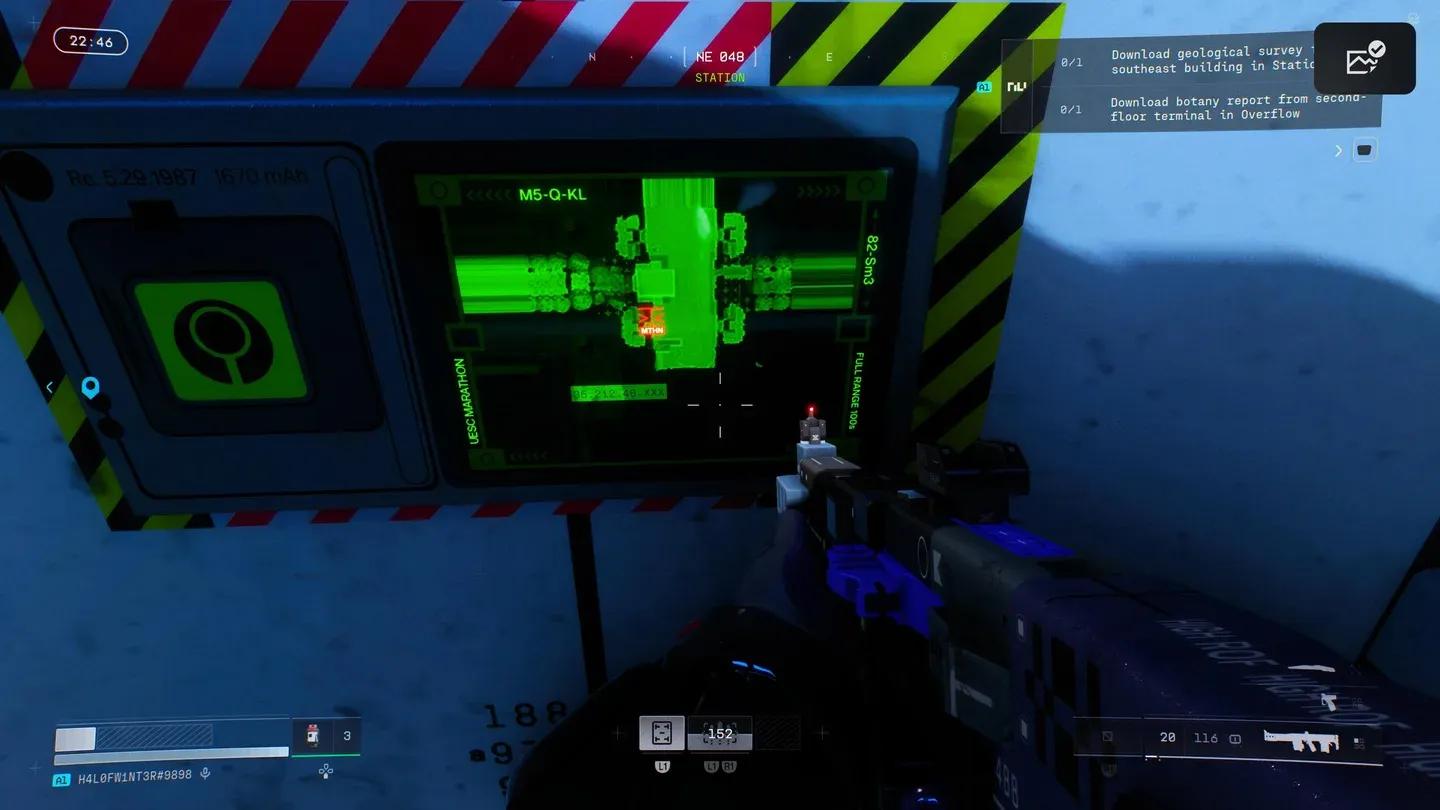This screenshot has width=1440, height=810.
Task: Mute the microphone next to the gamertag
Action: 206,772
